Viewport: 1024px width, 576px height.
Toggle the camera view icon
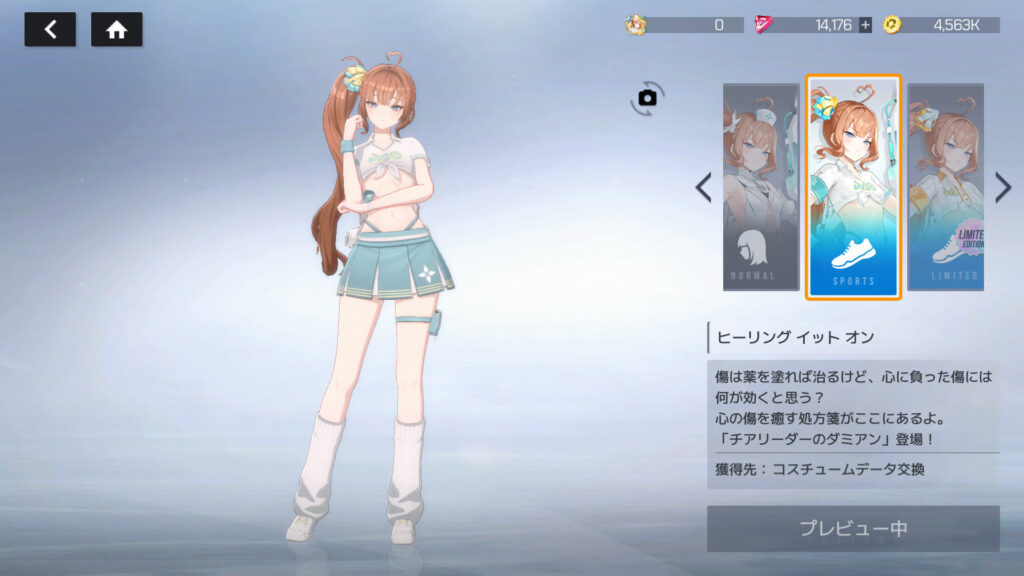point(647,97)
